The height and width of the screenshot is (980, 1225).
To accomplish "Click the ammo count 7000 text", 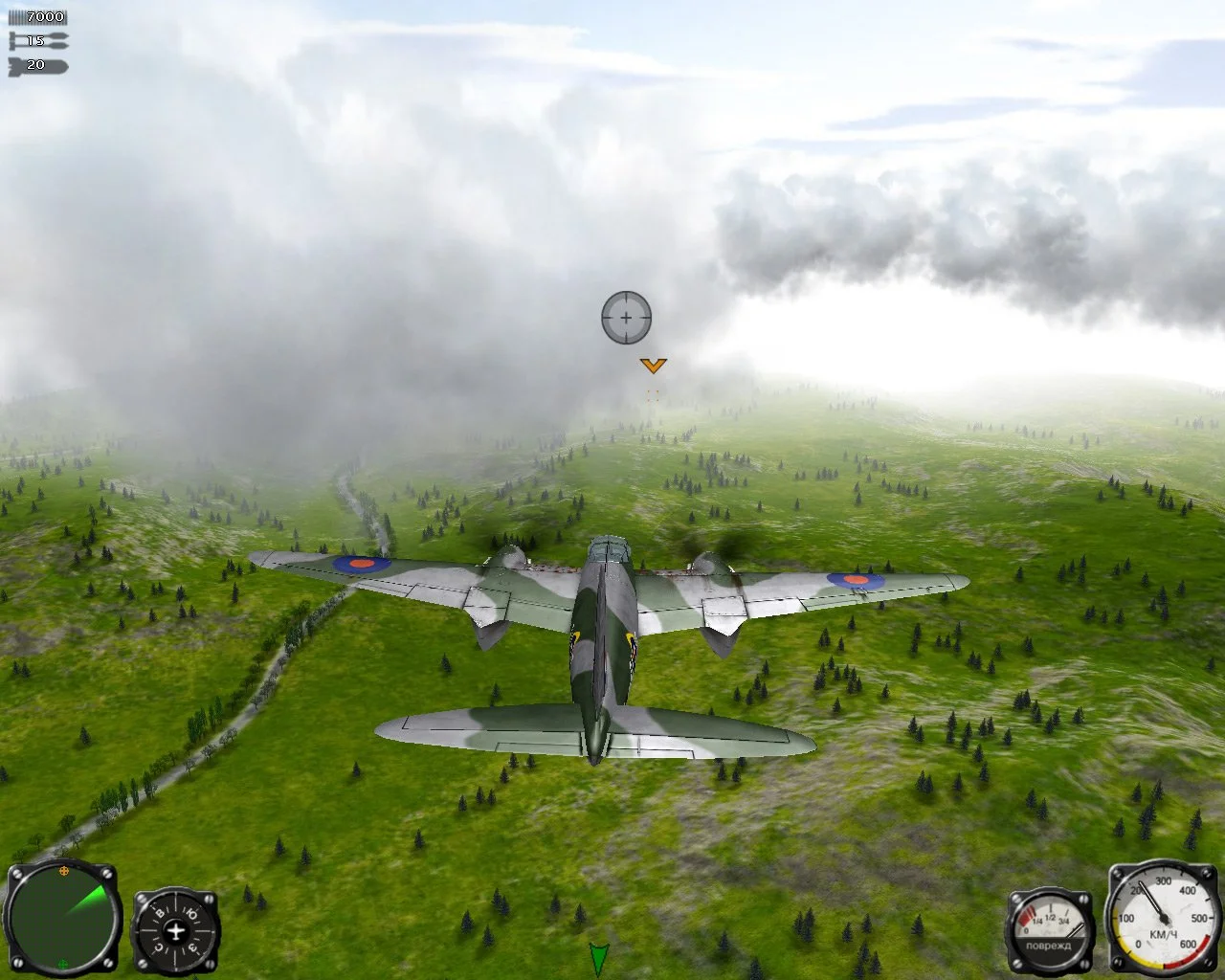I will coord(43,15).
